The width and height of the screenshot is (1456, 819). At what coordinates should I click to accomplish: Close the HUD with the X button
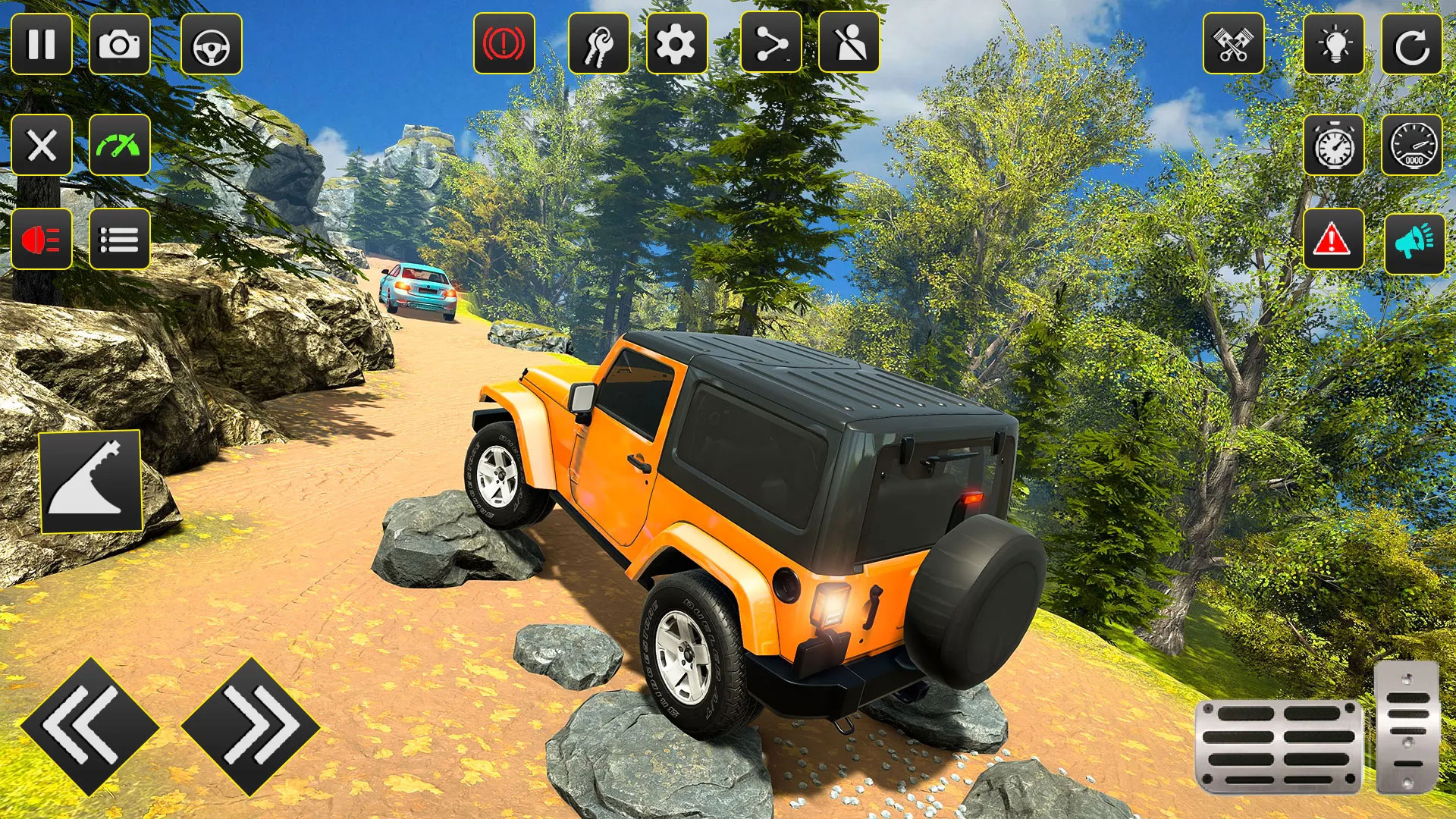pyautogui.click(x=43, y=146)
